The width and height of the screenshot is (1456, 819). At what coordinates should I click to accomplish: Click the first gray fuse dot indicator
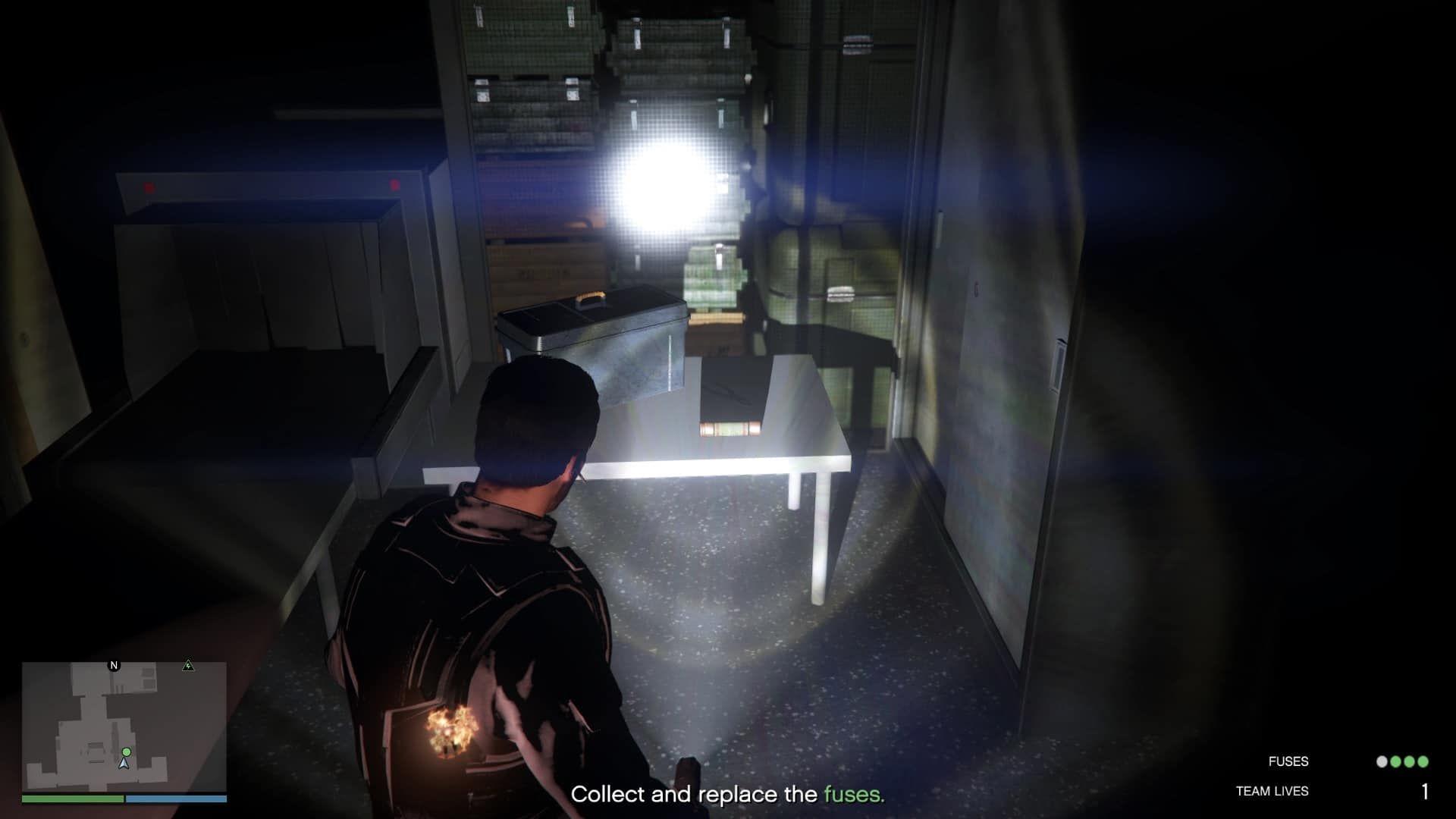1382,761
